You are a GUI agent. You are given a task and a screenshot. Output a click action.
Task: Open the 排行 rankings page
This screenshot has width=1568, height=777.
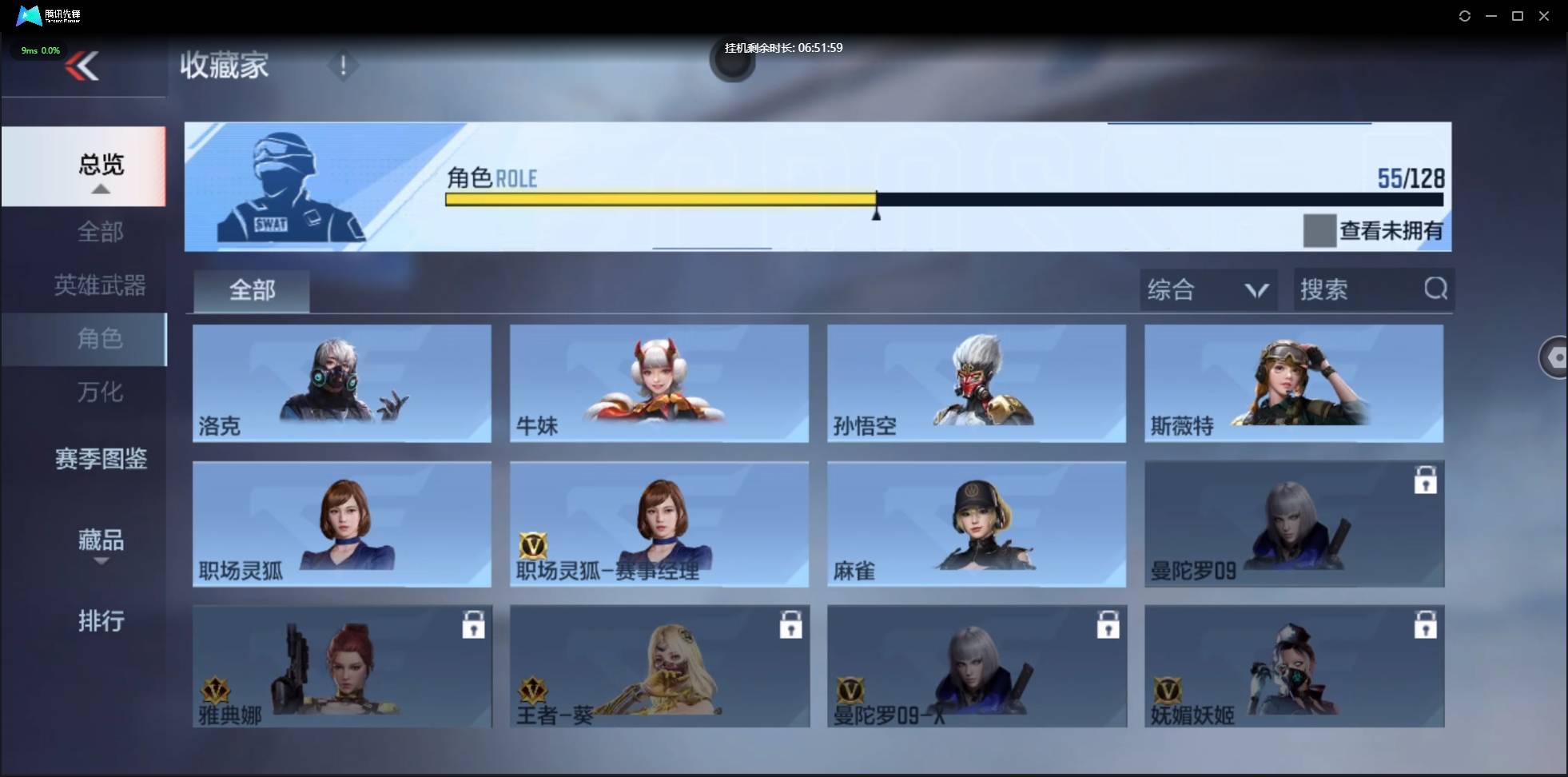(x=101, y=621)
